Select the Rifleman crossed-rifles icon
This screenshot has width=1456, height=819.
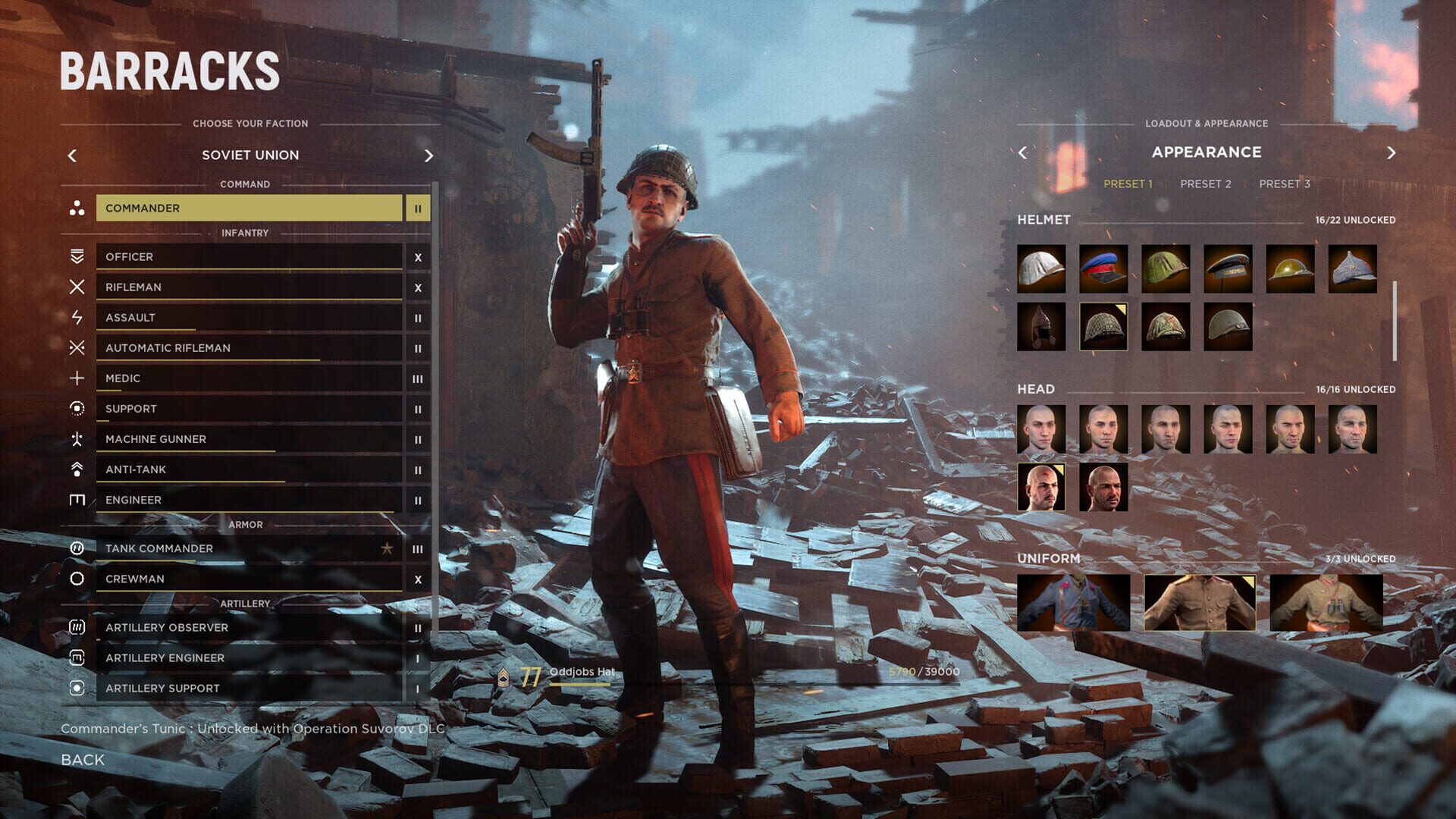point(75,287)
